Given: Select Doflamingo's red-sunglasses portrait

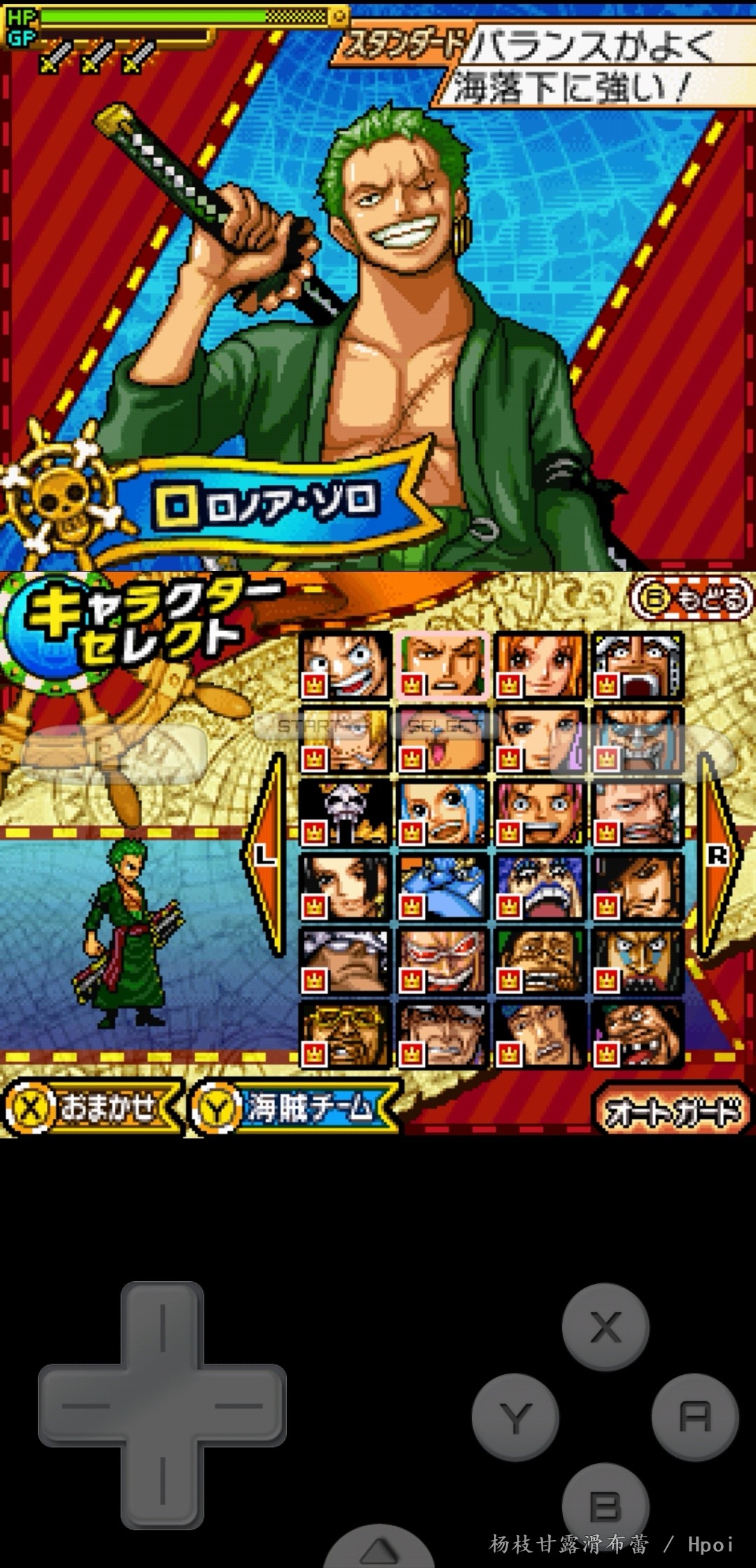Looking at the screenshot, I should pyautogui.click(x=442, y=961).
